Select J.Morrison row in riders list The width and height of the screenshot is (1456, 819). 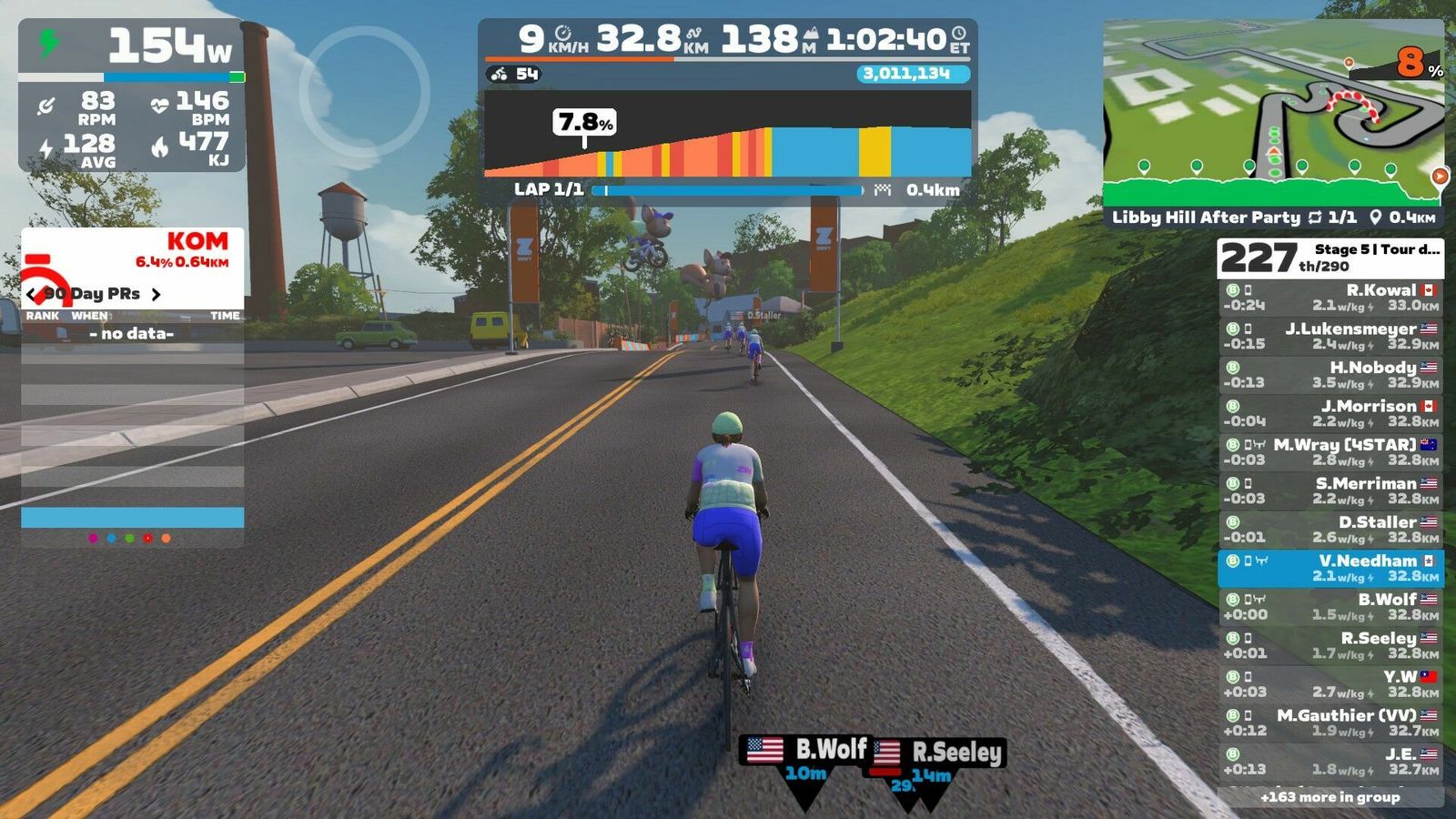[1330, 413]
